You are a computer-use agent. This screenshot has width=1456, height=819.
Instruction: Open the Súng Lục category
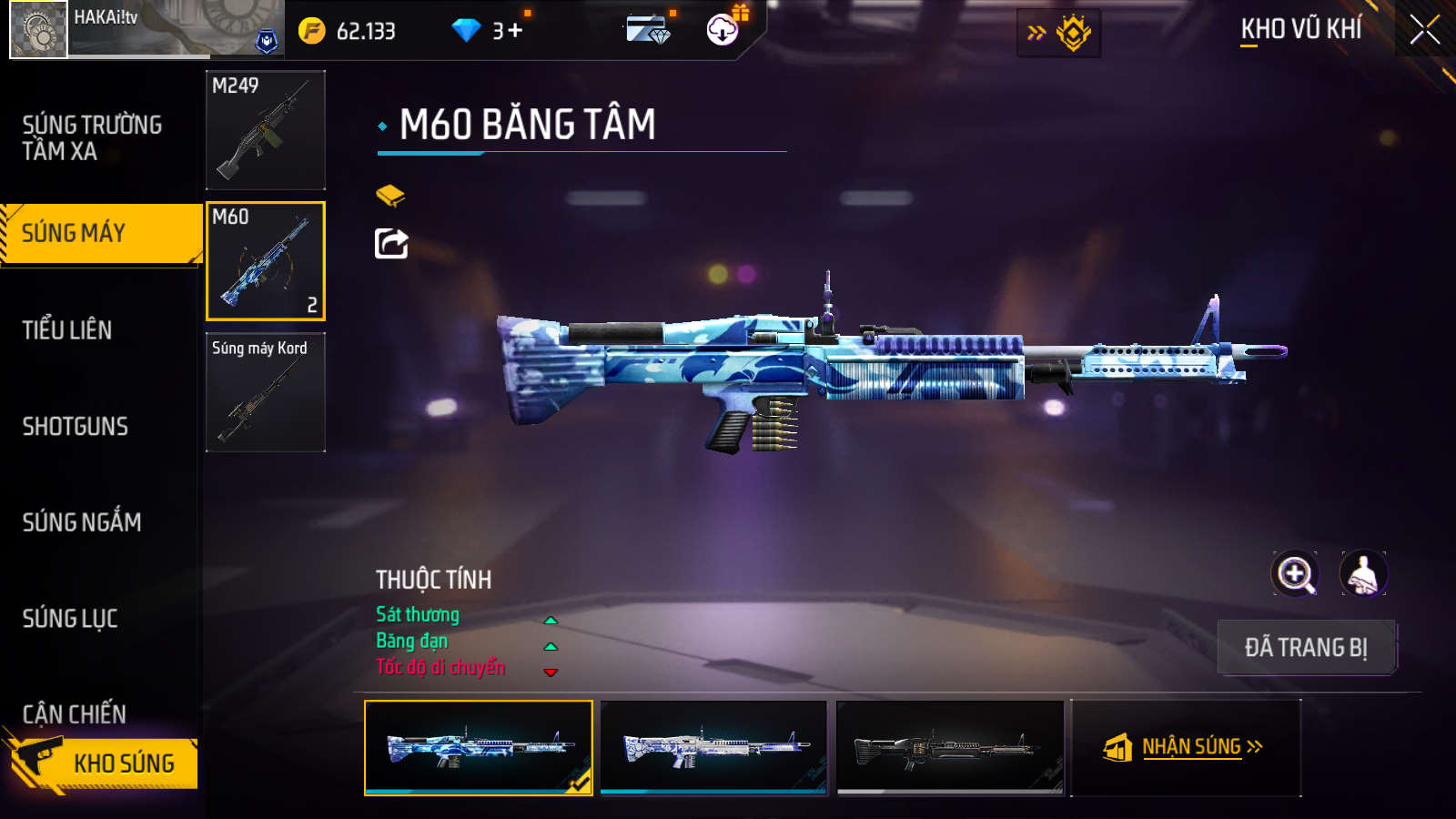pos(70,618)
